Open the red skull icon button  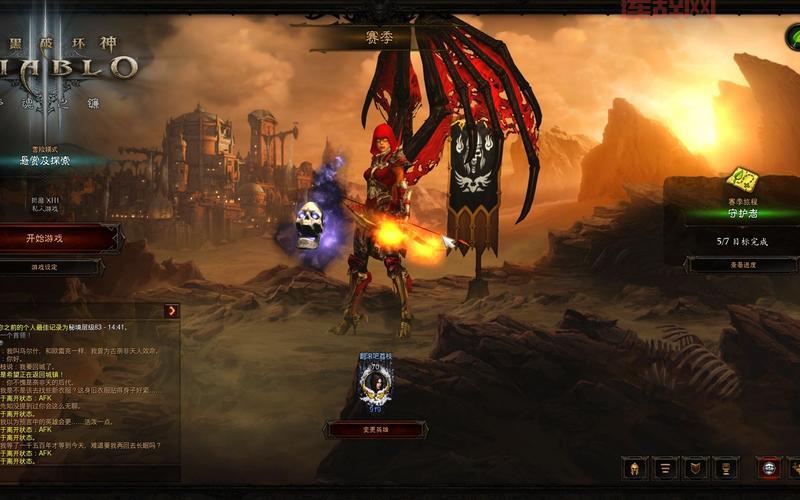pyautogui.click(x=769, y=467)
